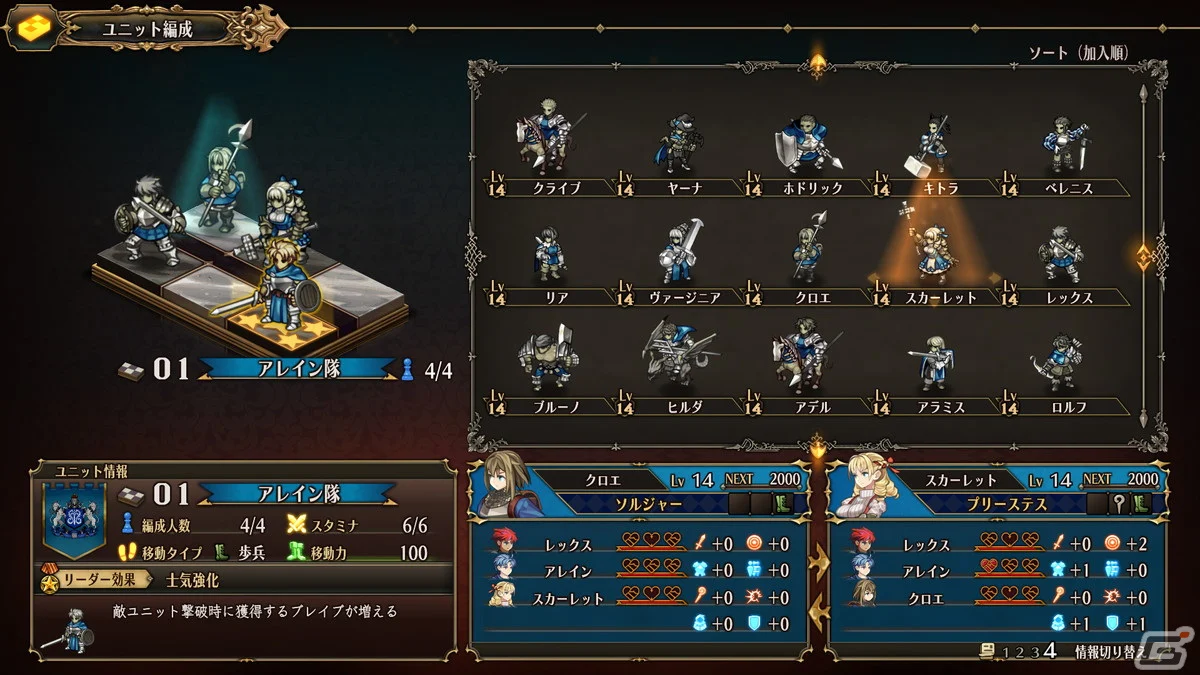Screen dimensions: 1200x675
Task: Select レックス in the roster grid
Action: point(1060,258)
